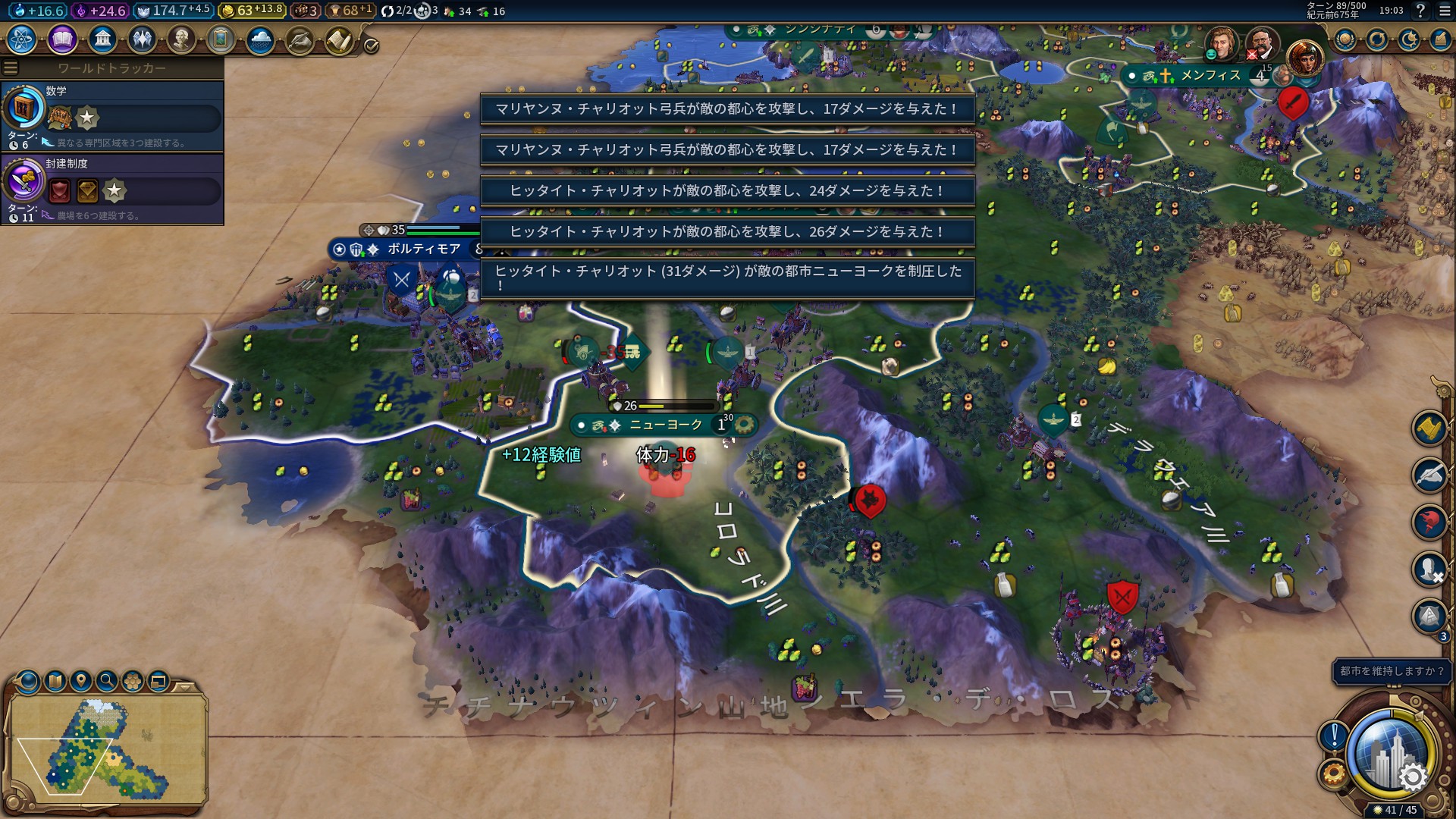Open the religion wings button

click(x=141, y=39)
